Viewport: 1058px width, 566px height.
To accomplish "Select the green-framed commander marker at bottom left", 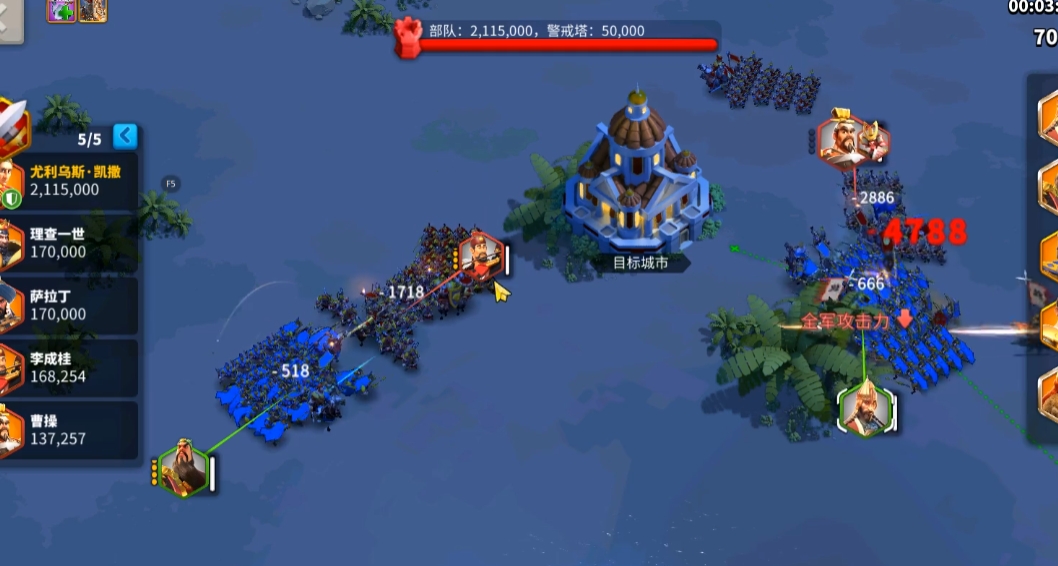I will 183,468.
